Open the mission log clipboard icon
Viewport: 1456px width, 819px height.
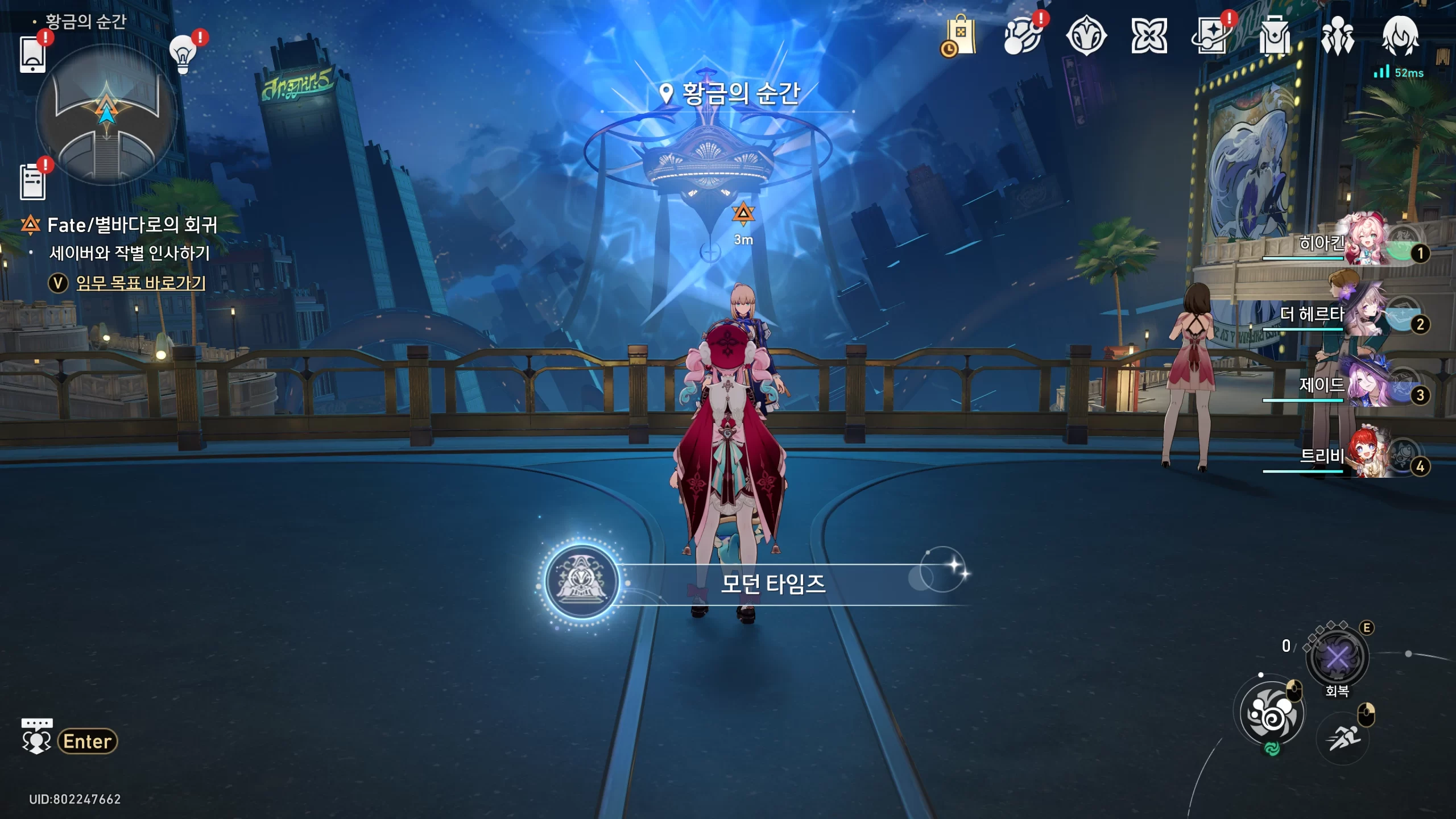(32, 182)
